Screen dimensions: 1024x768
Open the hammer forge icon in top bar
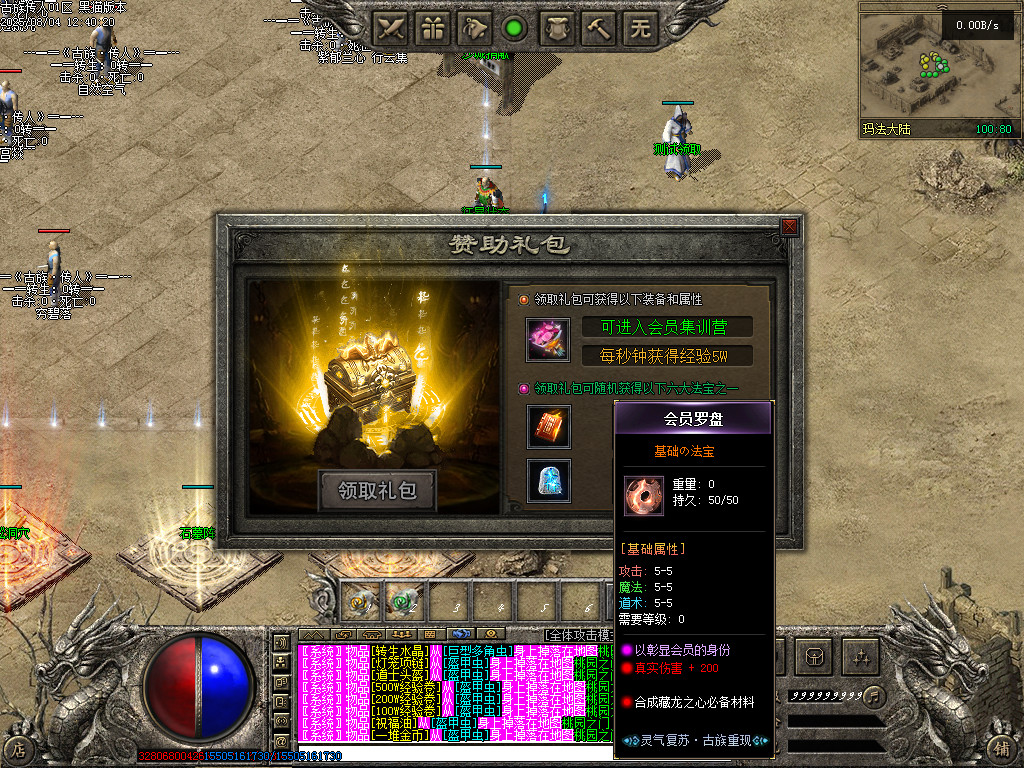click(x=599, y=29)
